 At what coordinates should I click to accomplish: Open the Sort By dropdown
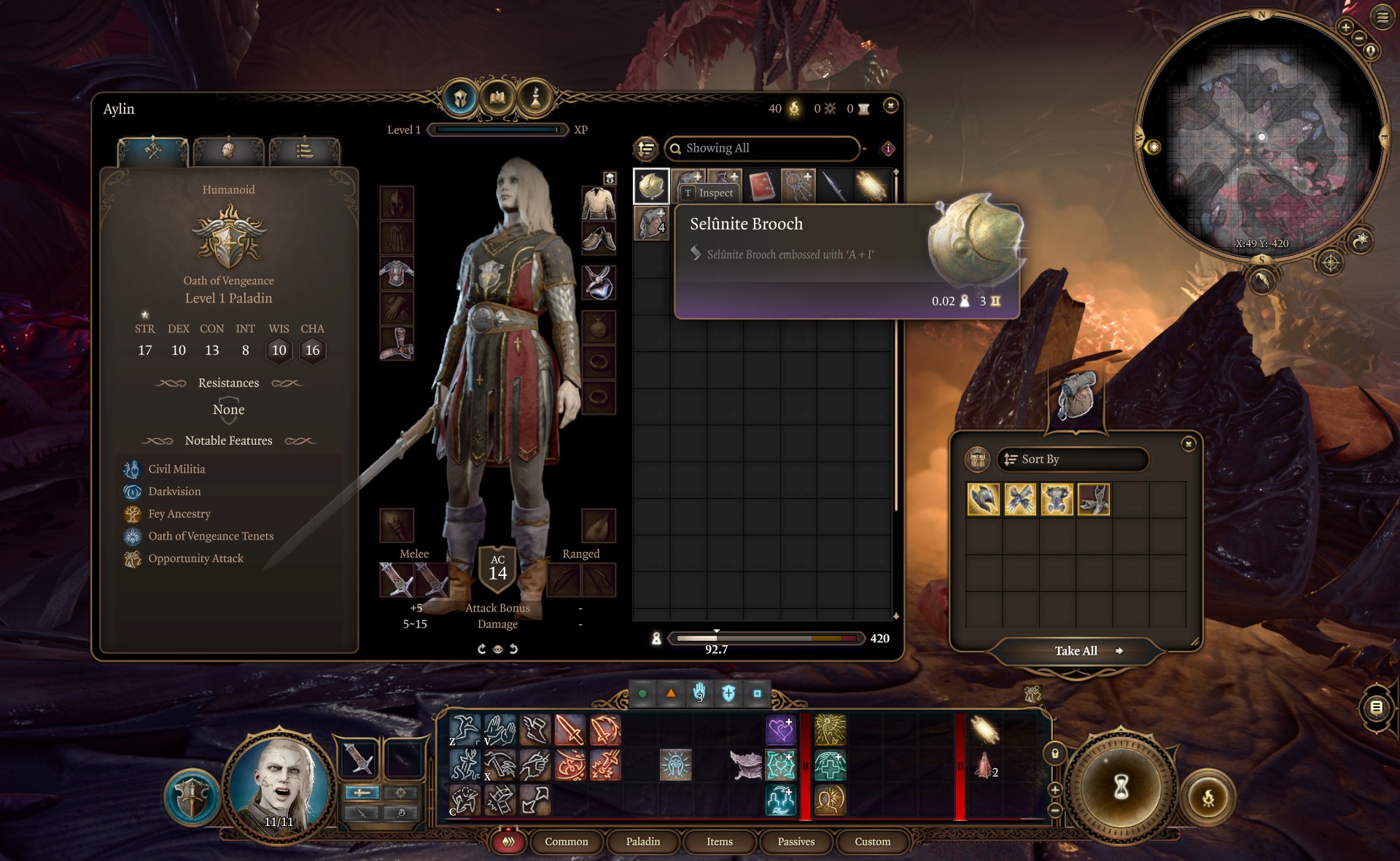tap(1072, 459)
